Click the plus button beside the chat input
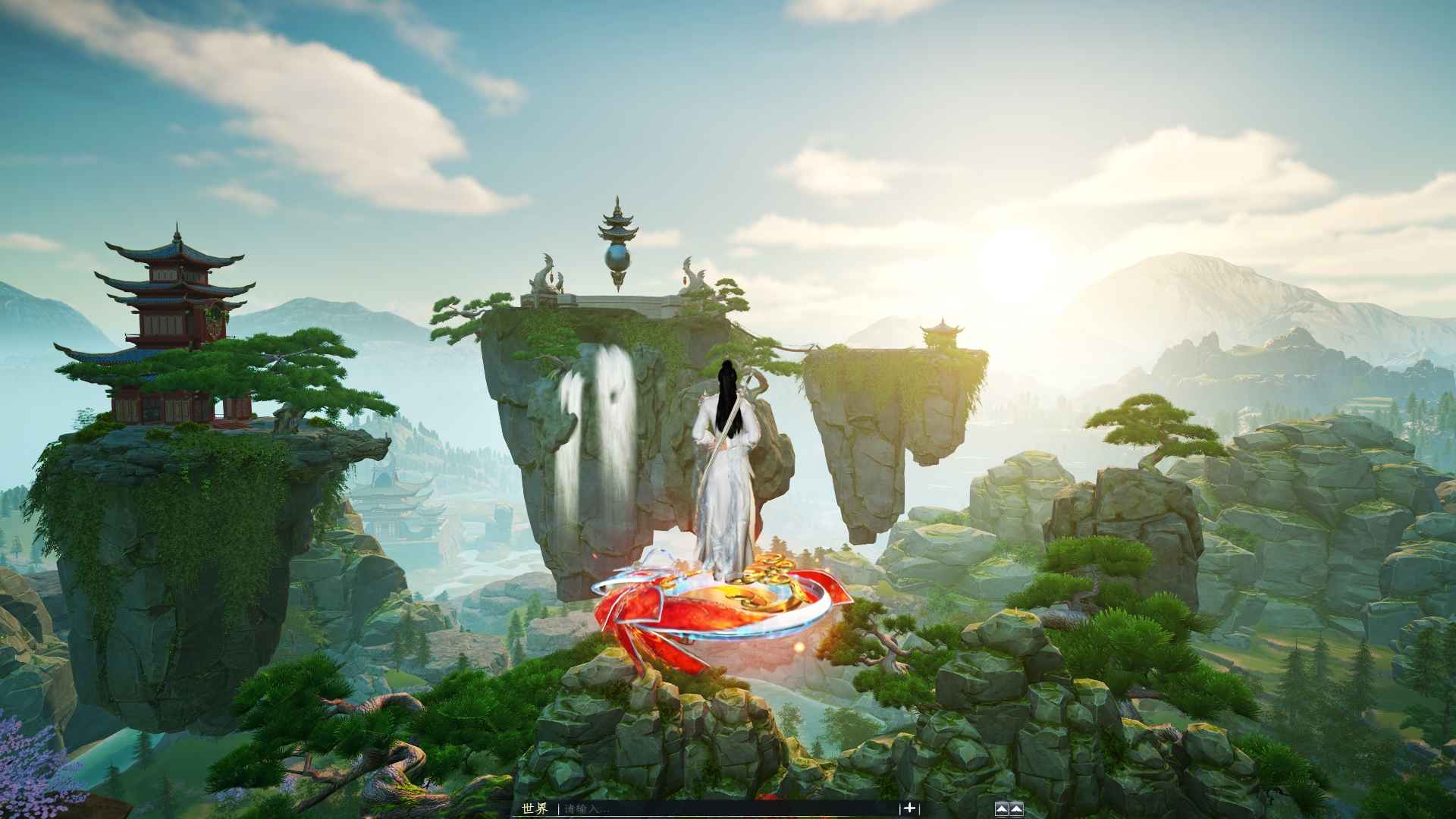 pos(909,808)
